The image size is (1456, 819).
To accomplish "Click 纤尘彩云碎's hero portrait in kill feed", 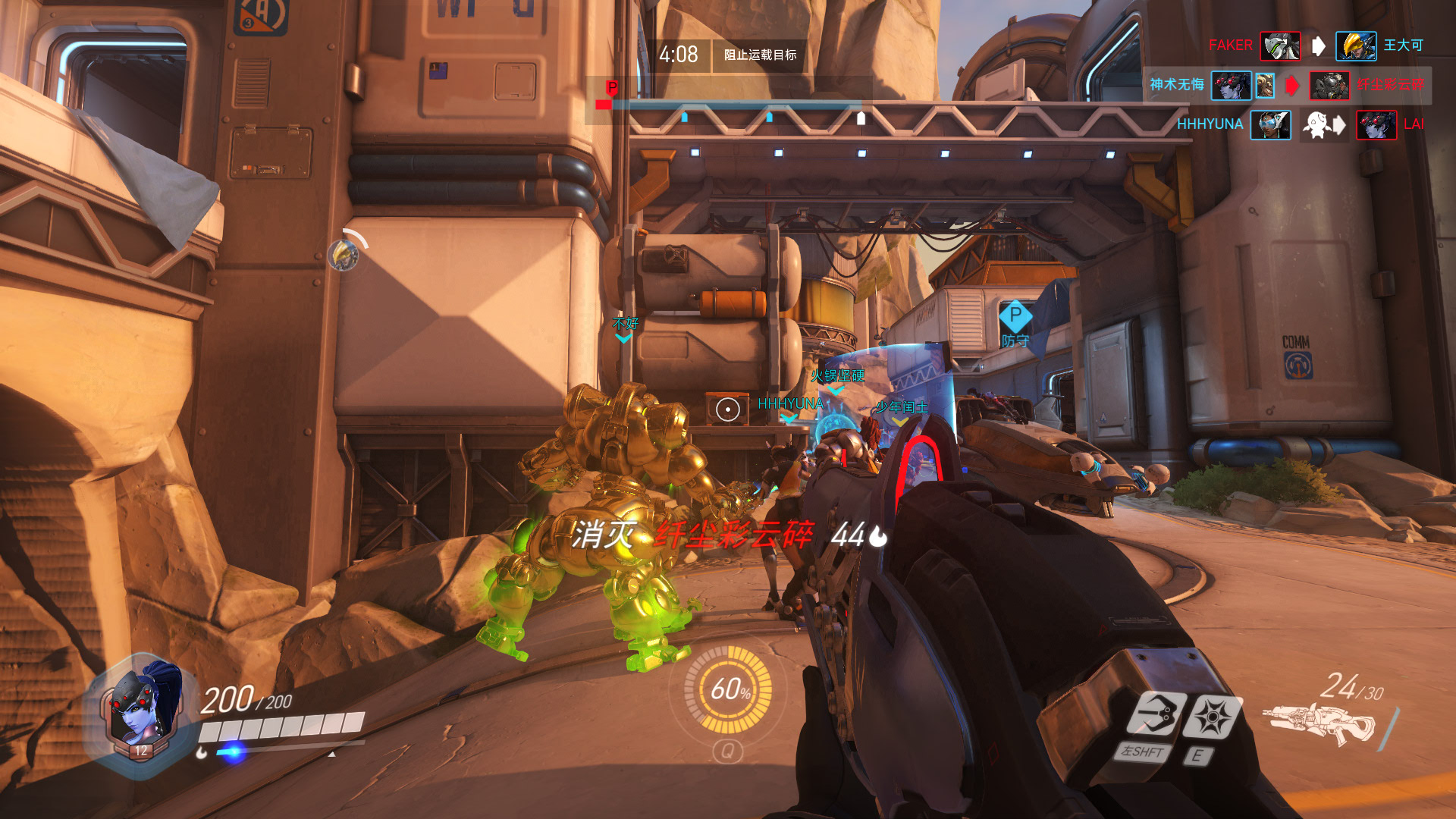I will pyautogui.click(x=1329, y=85).
